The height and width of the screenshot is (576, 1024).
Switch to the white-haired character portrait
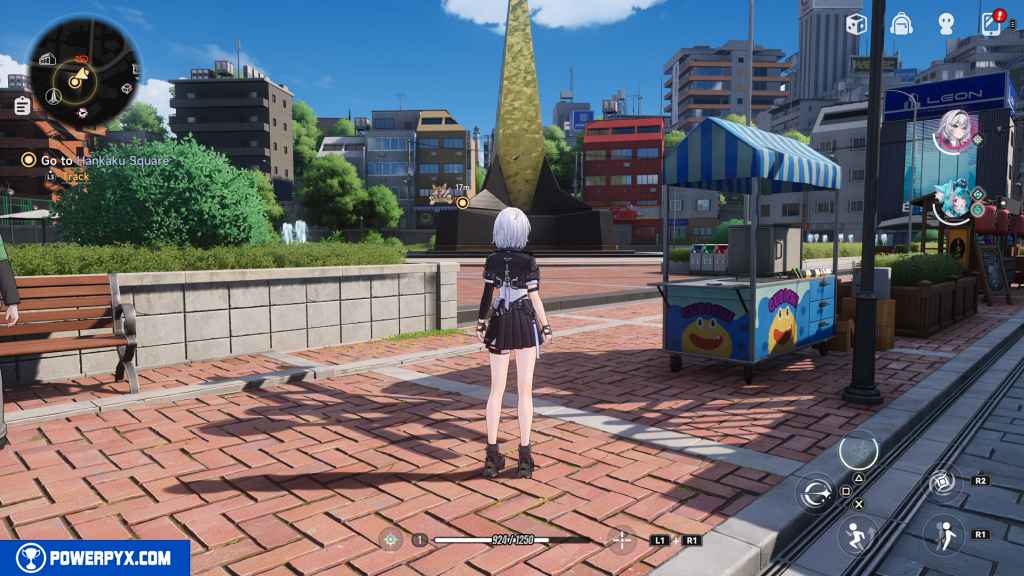tap(951, 130)
